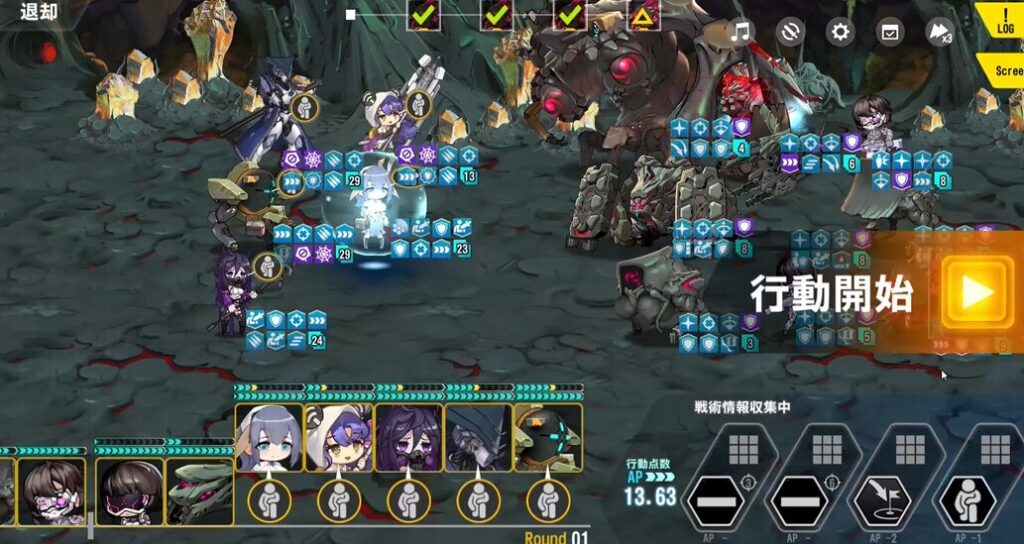The image size is (1024, 544).
Task: Click the yellow Screen button
Action: click(1005, 72)
